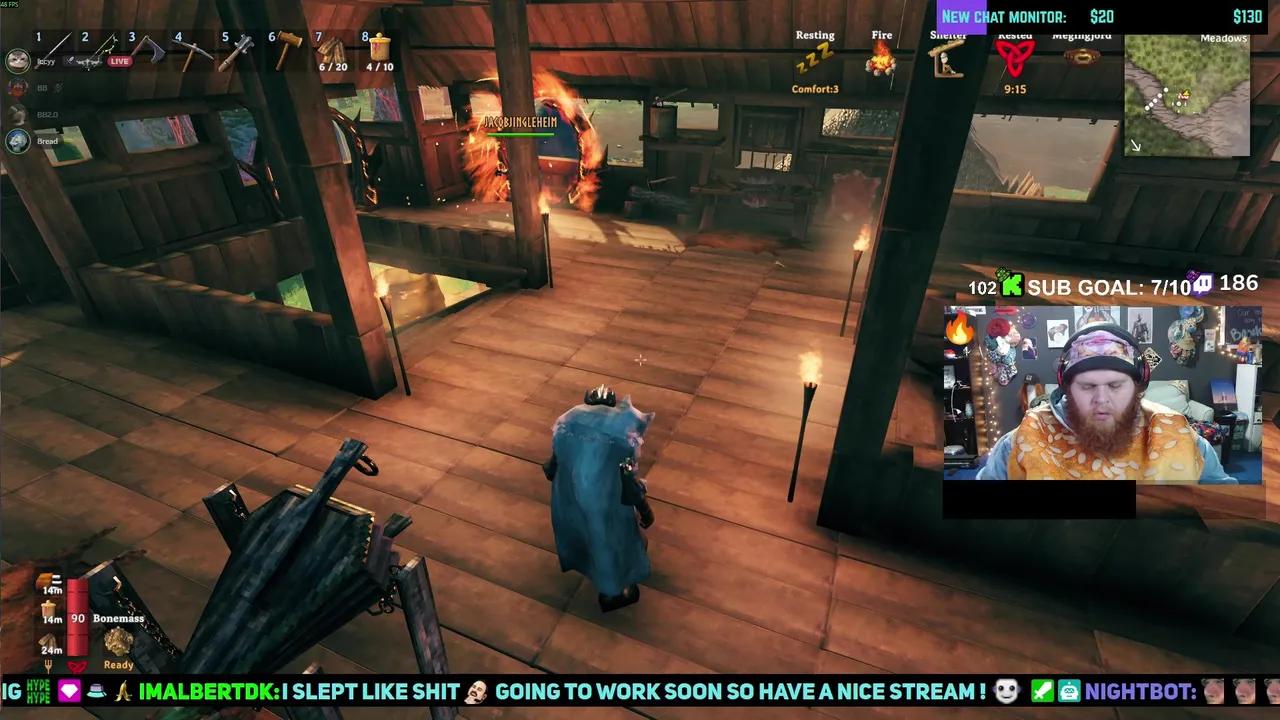The height and width of the screenshot is (720, 1280).
Task: Click the Bonemass forsaken power icon
Action: pyautogui.click(x=117, y=642)
